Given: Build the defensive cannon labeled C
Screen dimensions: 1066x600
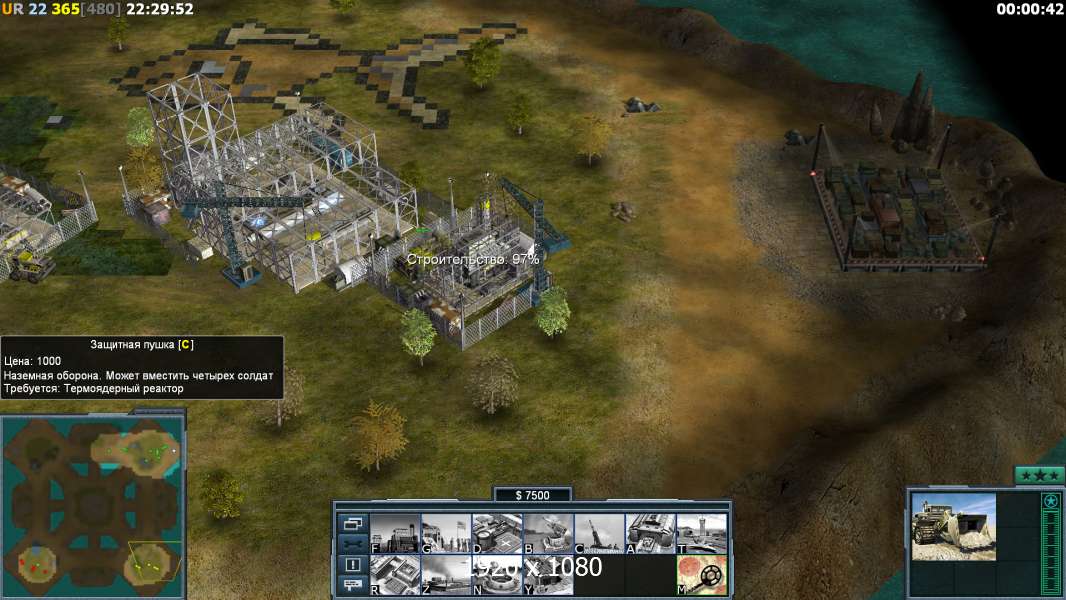Looking at the screenshot, I should (599, 534).
